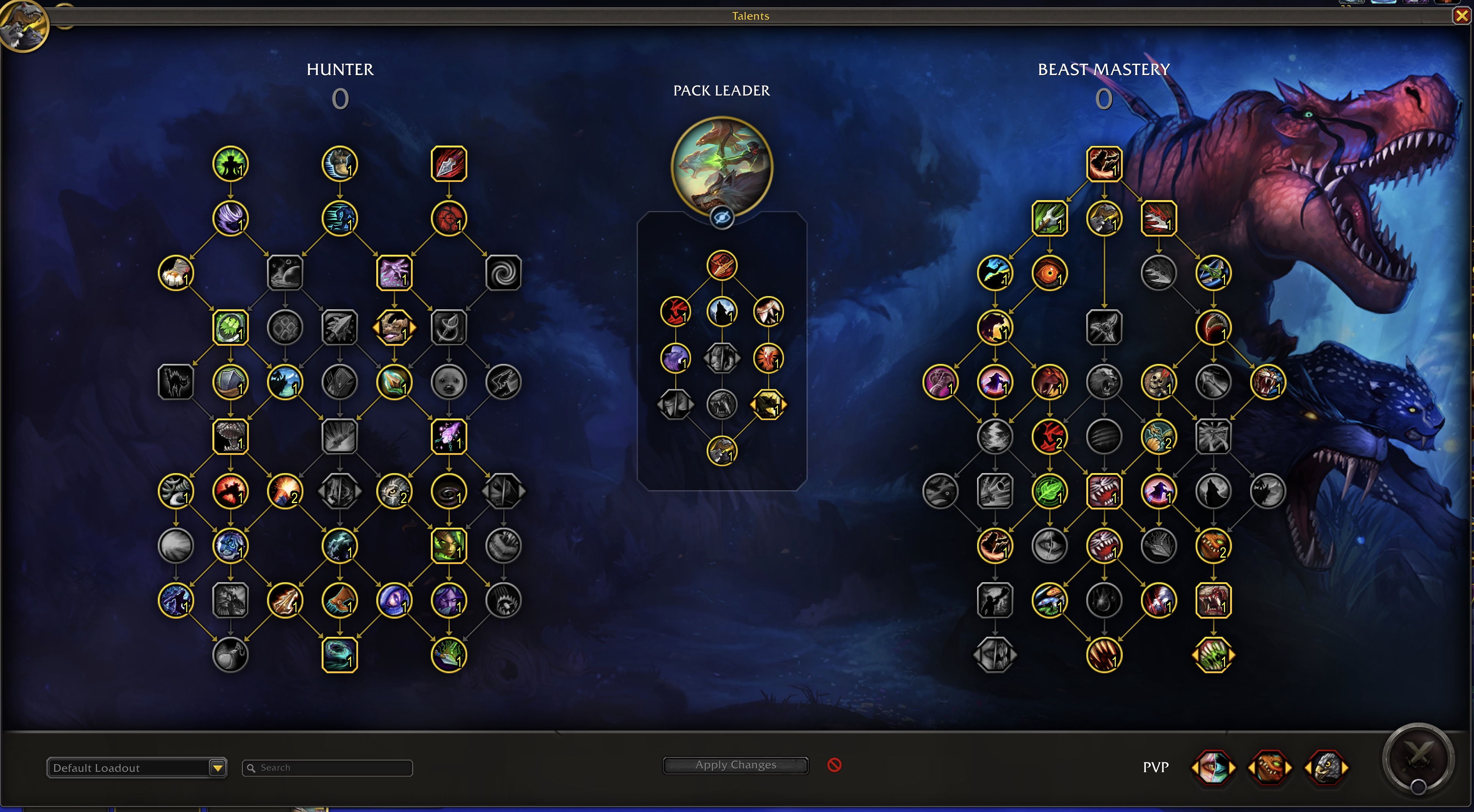Select the gray seal face talent
1474x812 pixels.
coord(449,382)
